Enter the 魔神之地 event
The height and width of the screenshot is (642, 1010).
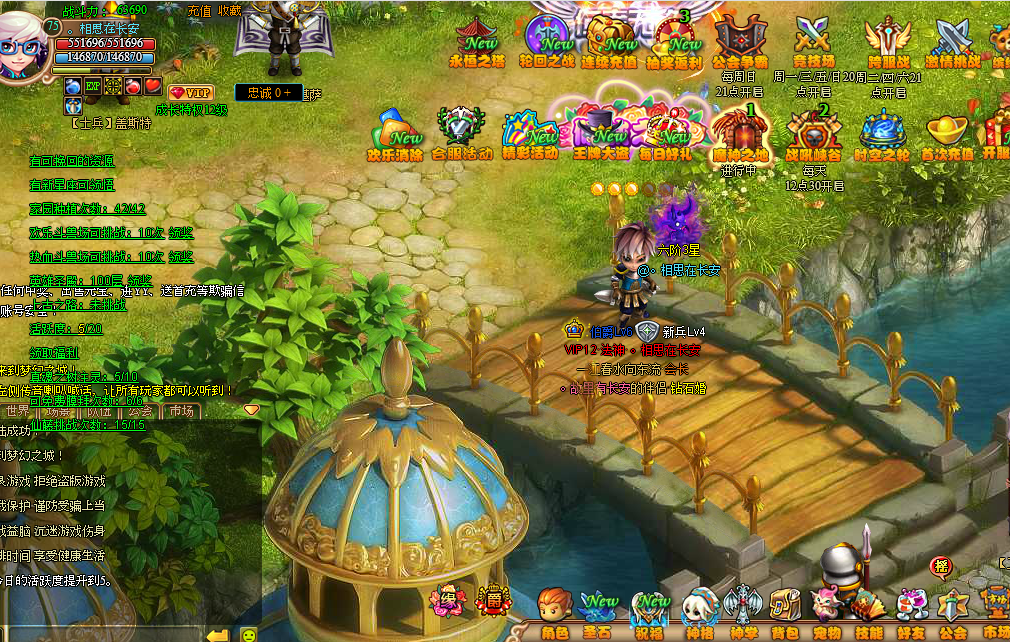tap(741, 136)
